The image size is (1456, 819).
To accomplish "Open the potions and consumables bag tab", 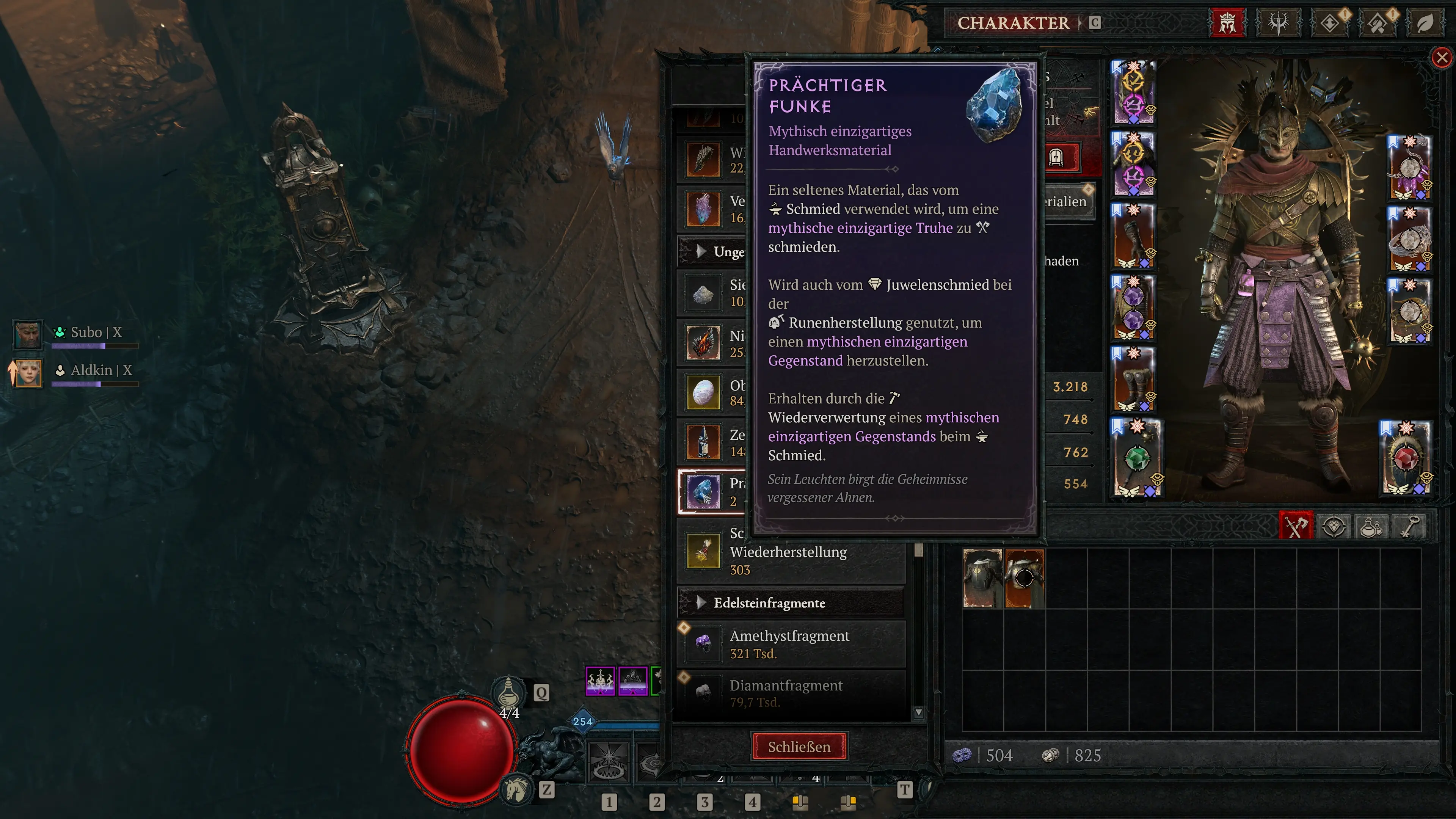I will click(1371, 526).
